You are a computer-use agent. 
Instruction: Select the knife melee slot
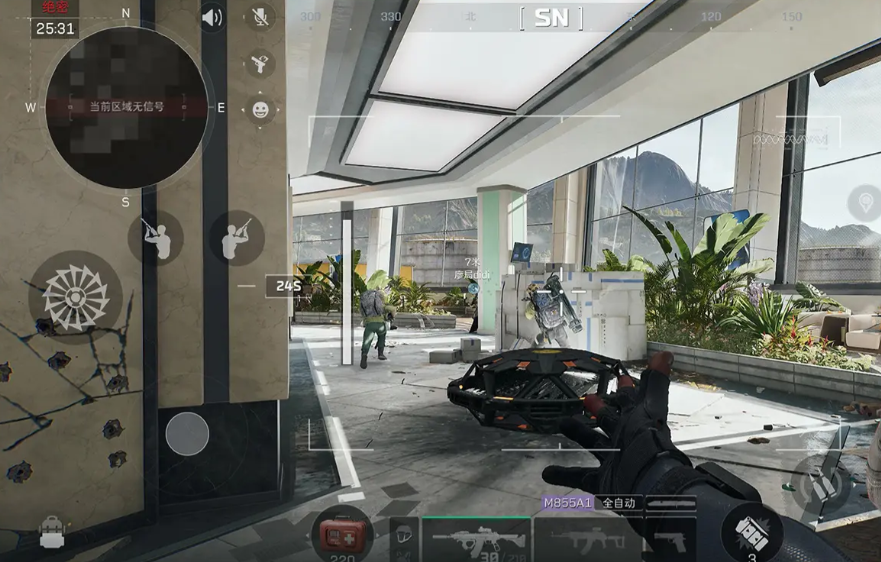click(x=671, y=504)
